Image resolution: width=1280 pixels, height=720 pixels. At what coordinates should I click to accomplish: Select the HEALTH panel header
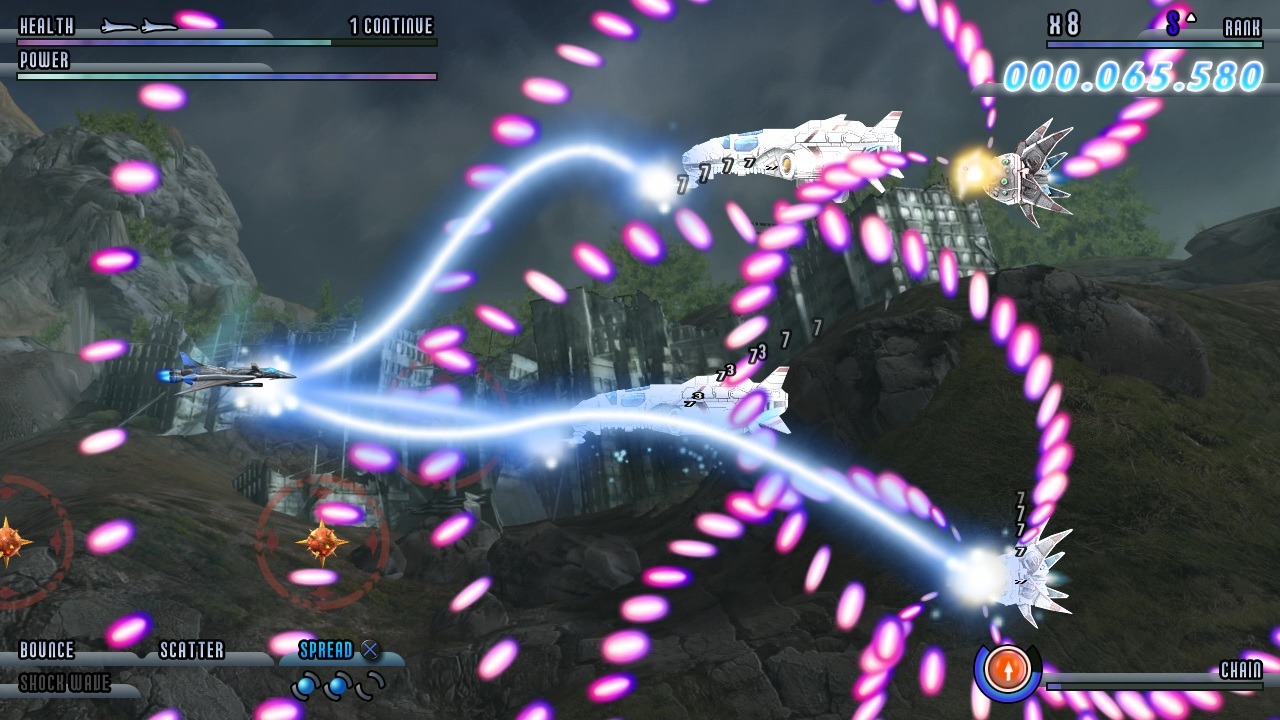[x=48, y=27]
